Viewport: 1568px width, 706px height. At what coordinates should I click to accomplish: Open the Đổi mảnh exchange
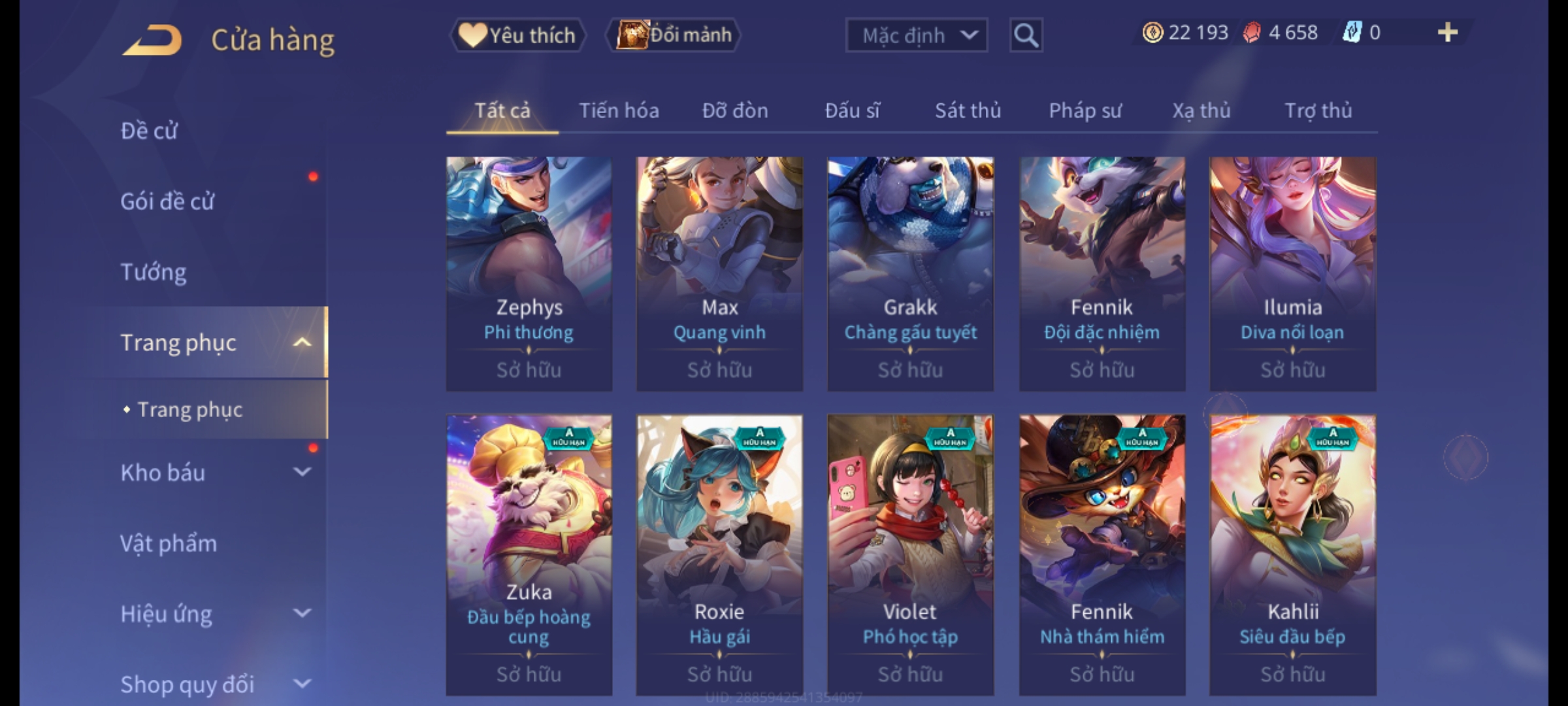pyautogui.click(x=674, y=35)
